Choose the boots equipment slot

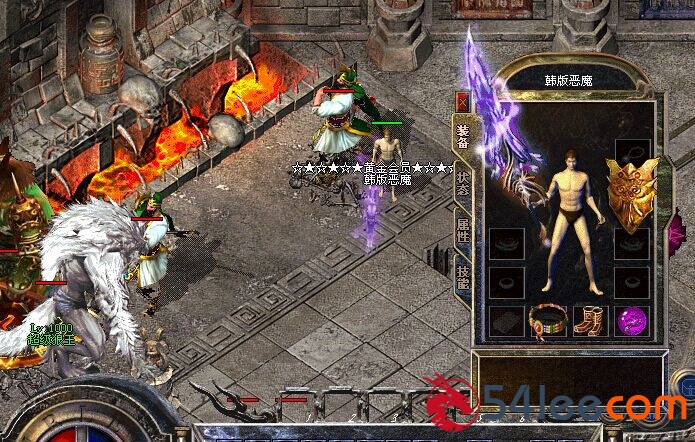589,321
